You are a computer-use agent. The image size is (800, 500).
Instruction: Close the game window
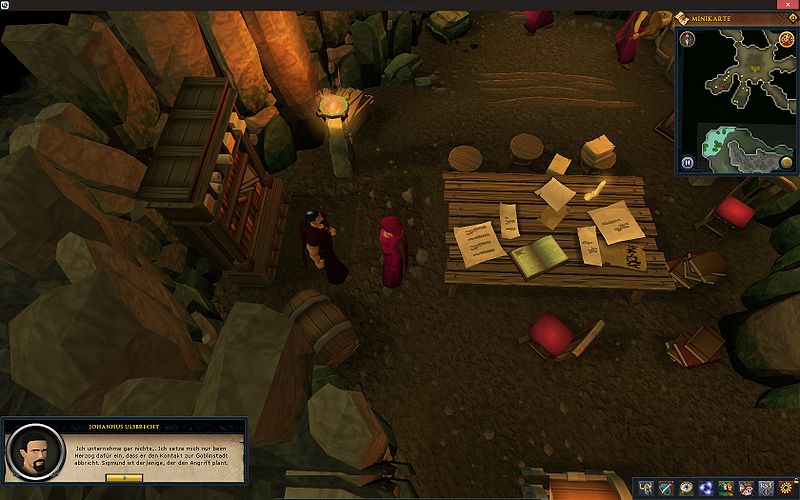[789, 5]
